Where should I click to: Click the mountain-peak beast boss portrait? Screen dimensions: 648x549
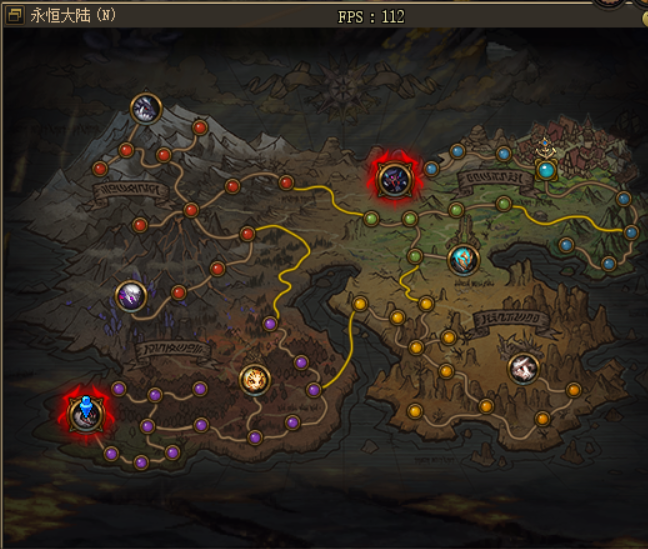(147, 108)
